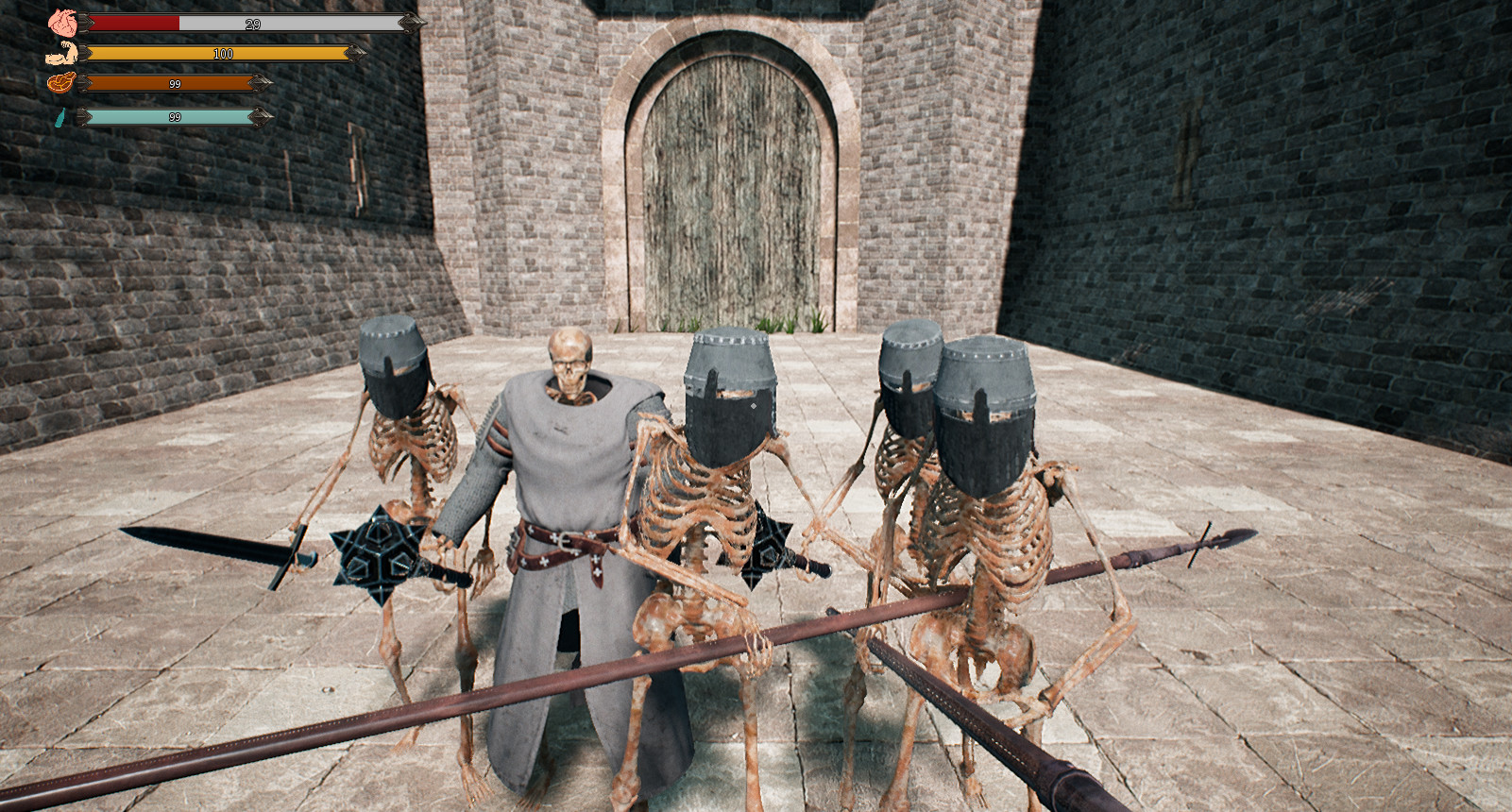Click the teal thirst bar showing 99
1512x812 pixels.
pyautogui.click(x=170, y=119)
